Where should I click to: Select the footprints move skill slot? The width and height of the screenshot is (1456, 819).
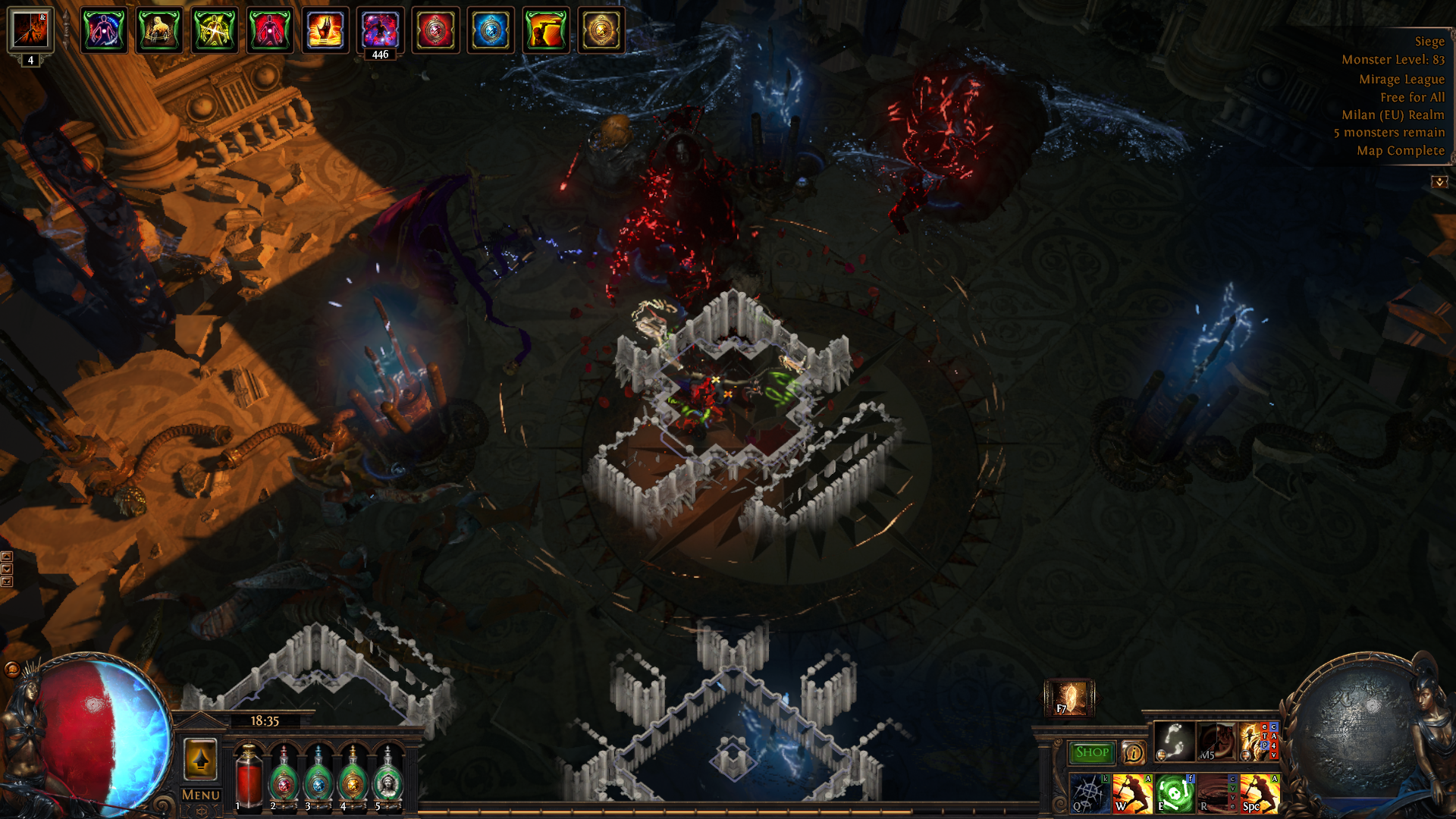pos(1174,741)
